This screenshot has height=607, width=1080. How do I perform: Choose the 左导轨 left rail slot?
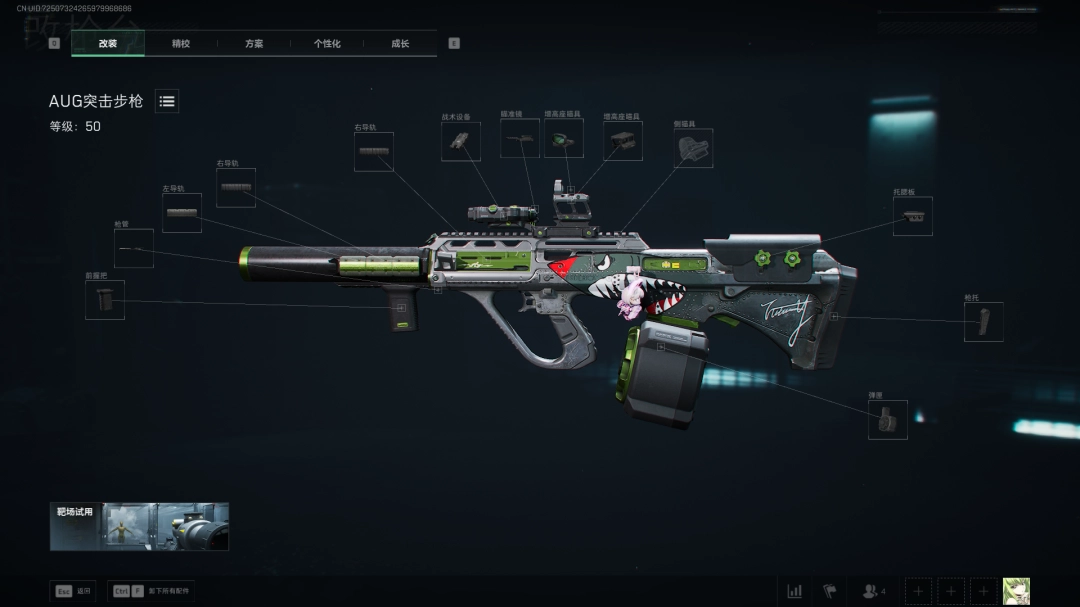[182, 213]
